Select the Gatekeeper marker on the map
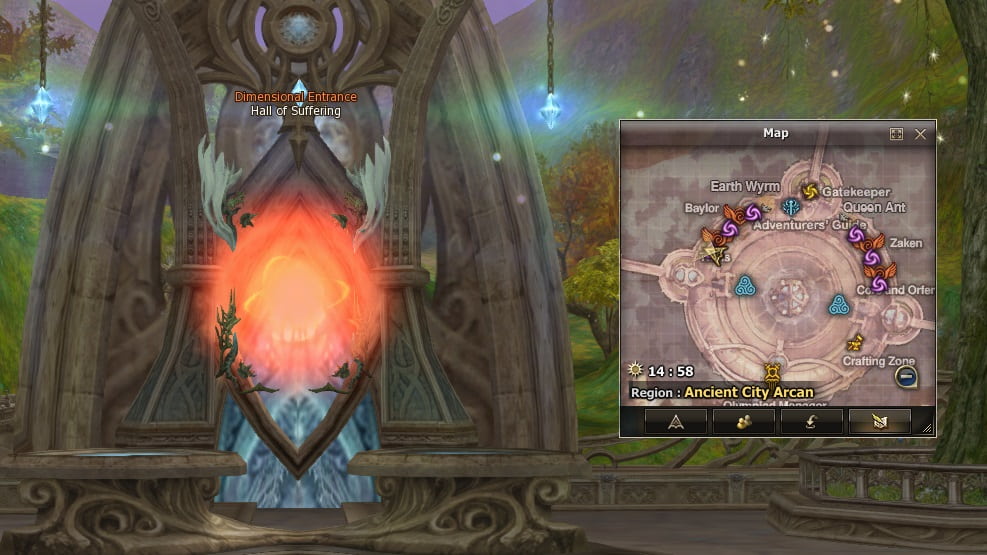Screen dimensions: 987x555 (x=810, y=190)
